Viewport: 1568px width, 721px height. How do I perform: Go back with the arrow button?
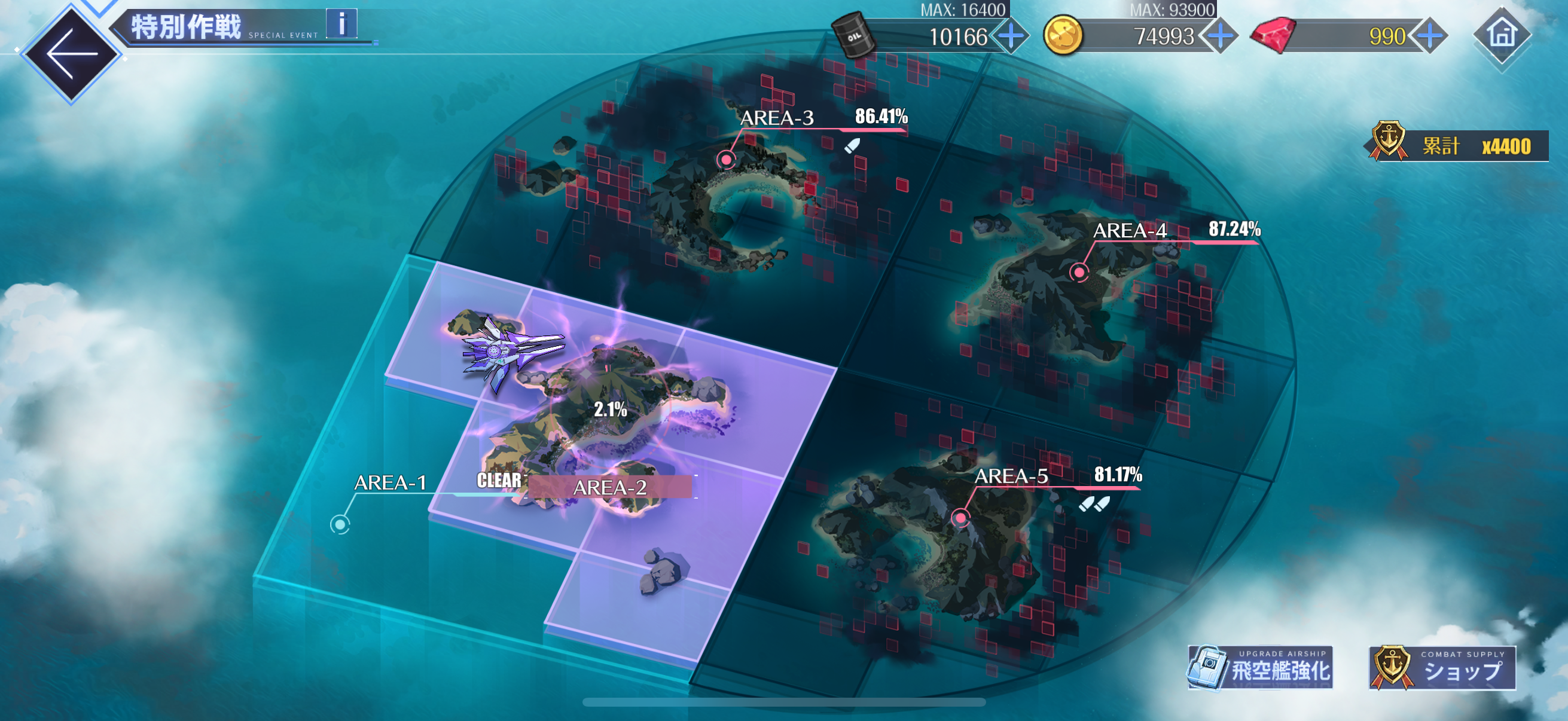[x=71, y=54]
